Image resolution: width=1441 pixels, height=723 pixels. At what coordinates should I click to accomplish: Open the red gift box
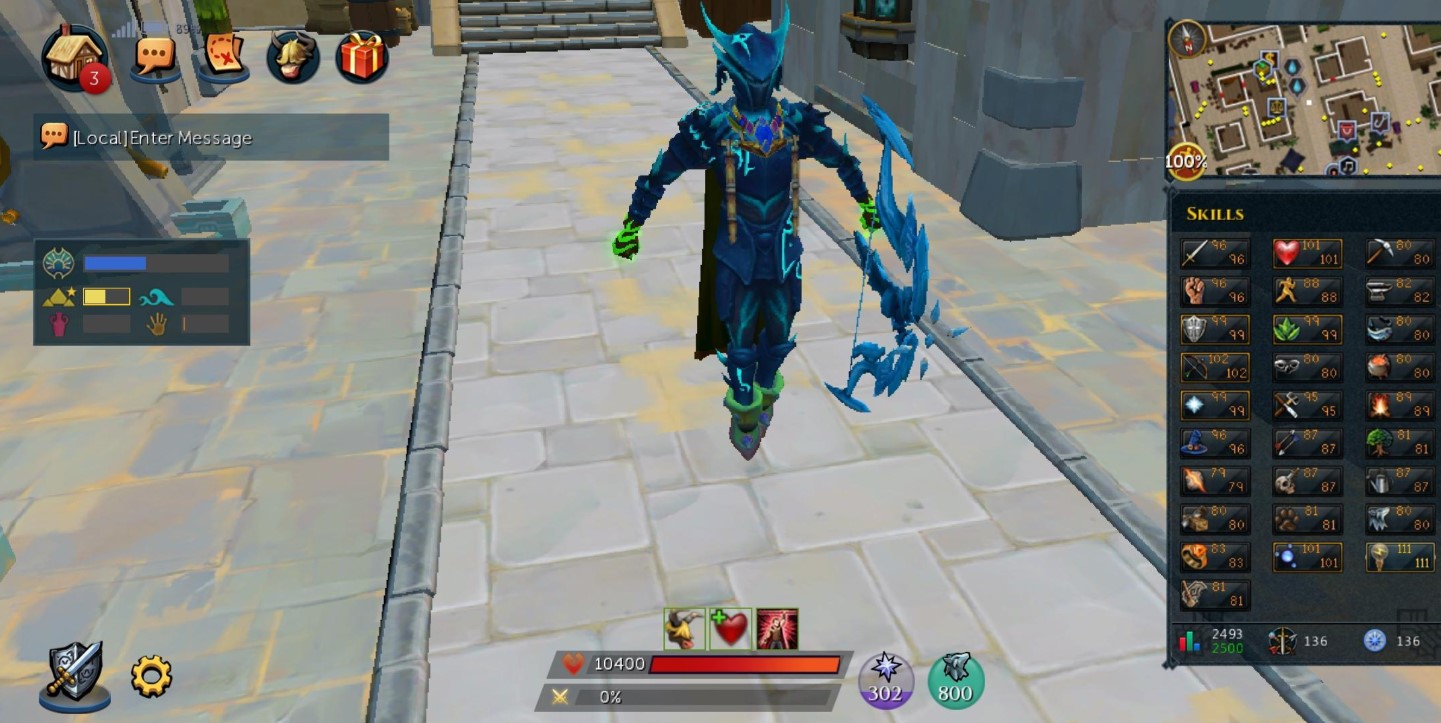(362, 56)
